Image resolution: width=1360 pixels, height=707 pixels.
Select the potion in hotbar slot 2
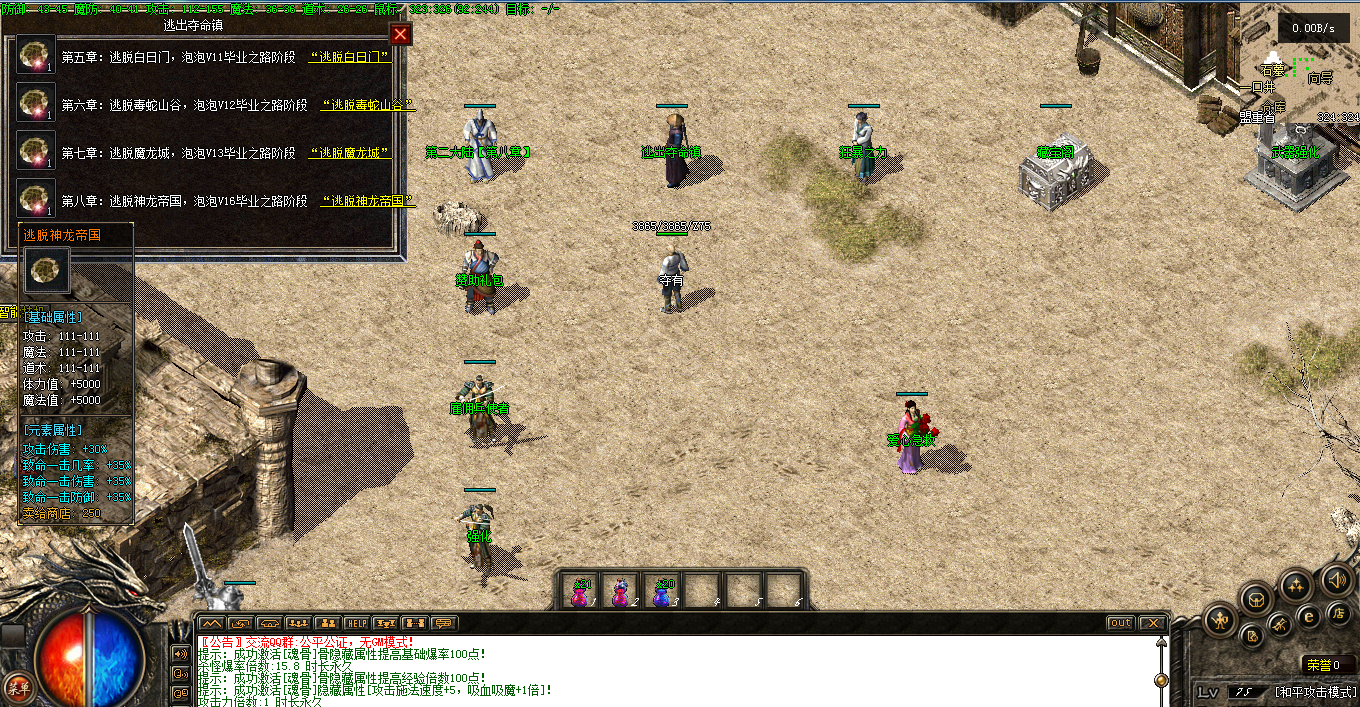[621, 592]
